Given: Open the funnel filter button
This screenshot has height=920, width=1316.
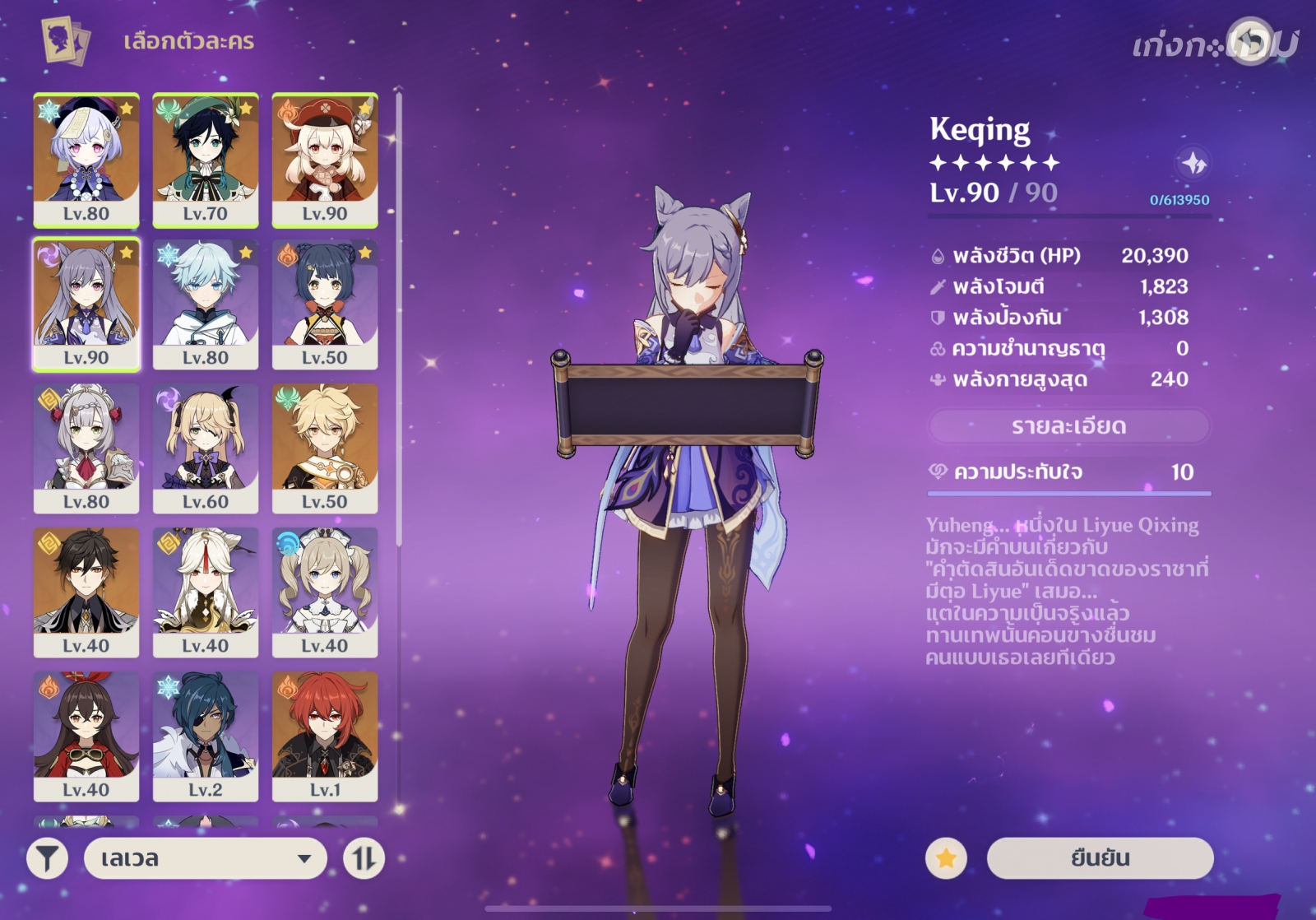Looking at the screenshot, I should click(x=48, y=858).
